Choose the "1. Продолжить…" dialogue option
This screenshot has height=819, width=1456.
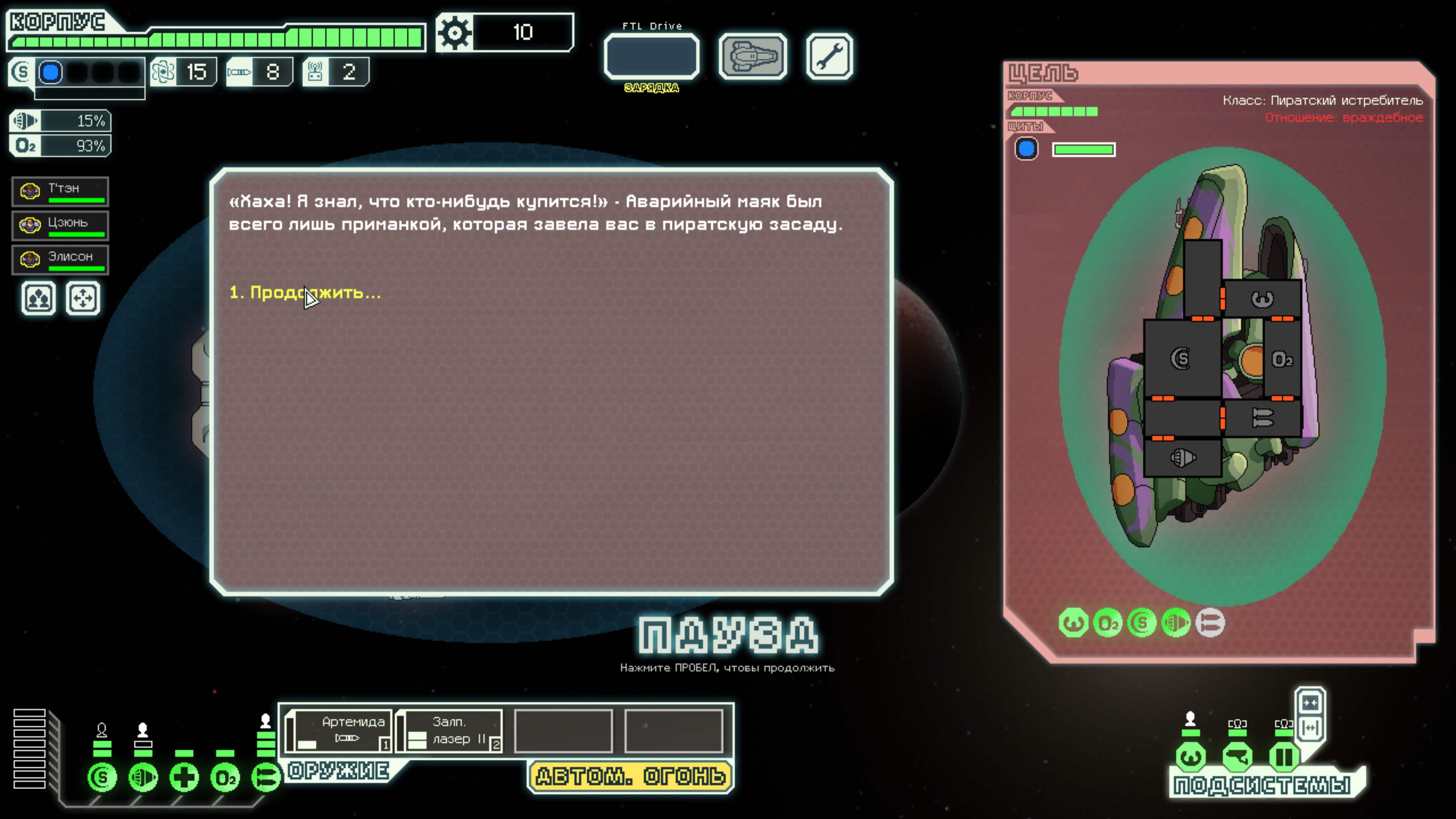305,293
